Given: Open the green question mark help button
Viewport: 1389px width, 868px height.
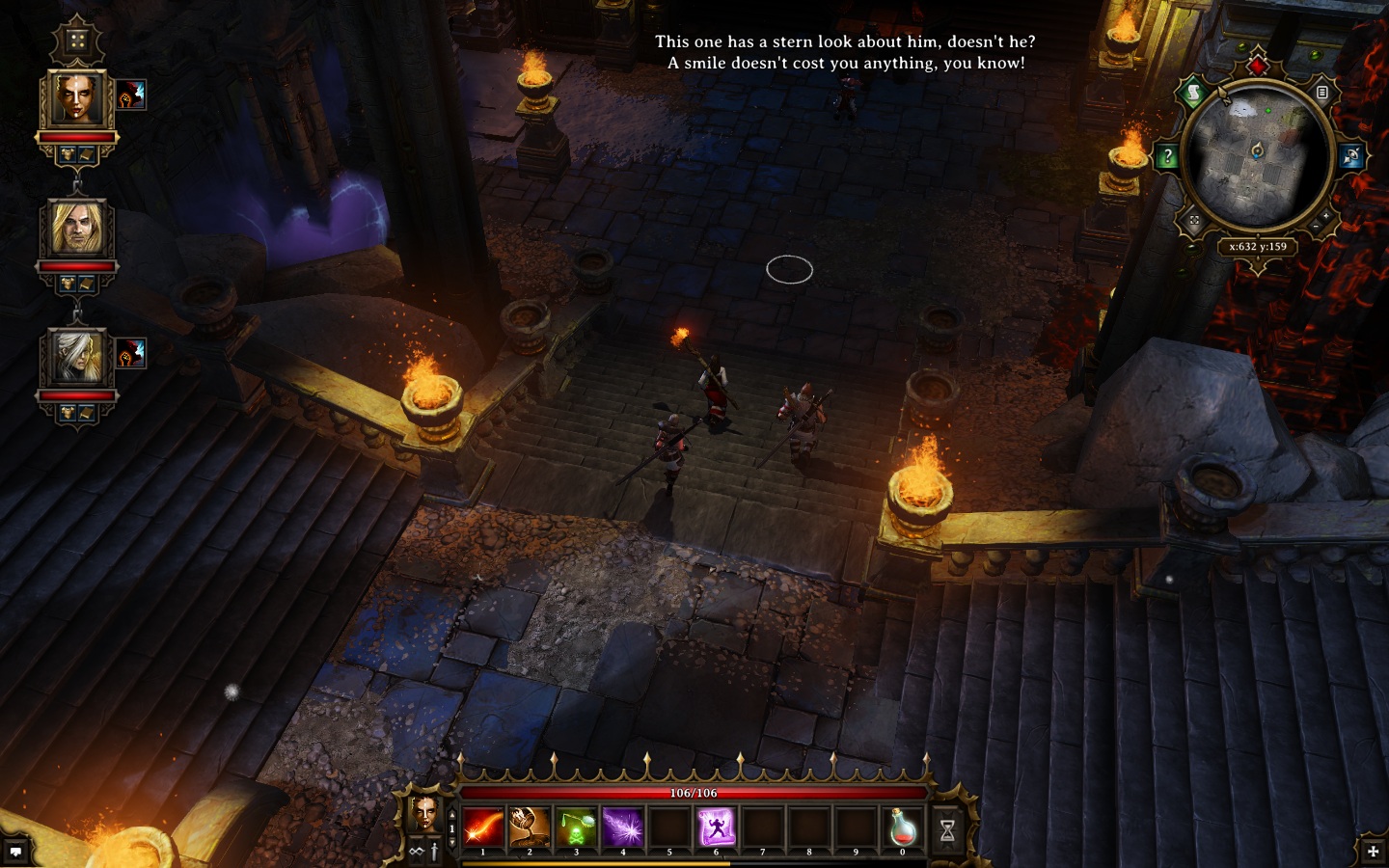Looking at the screenshot, I should pyautogui.click(x=1167, y=156).
